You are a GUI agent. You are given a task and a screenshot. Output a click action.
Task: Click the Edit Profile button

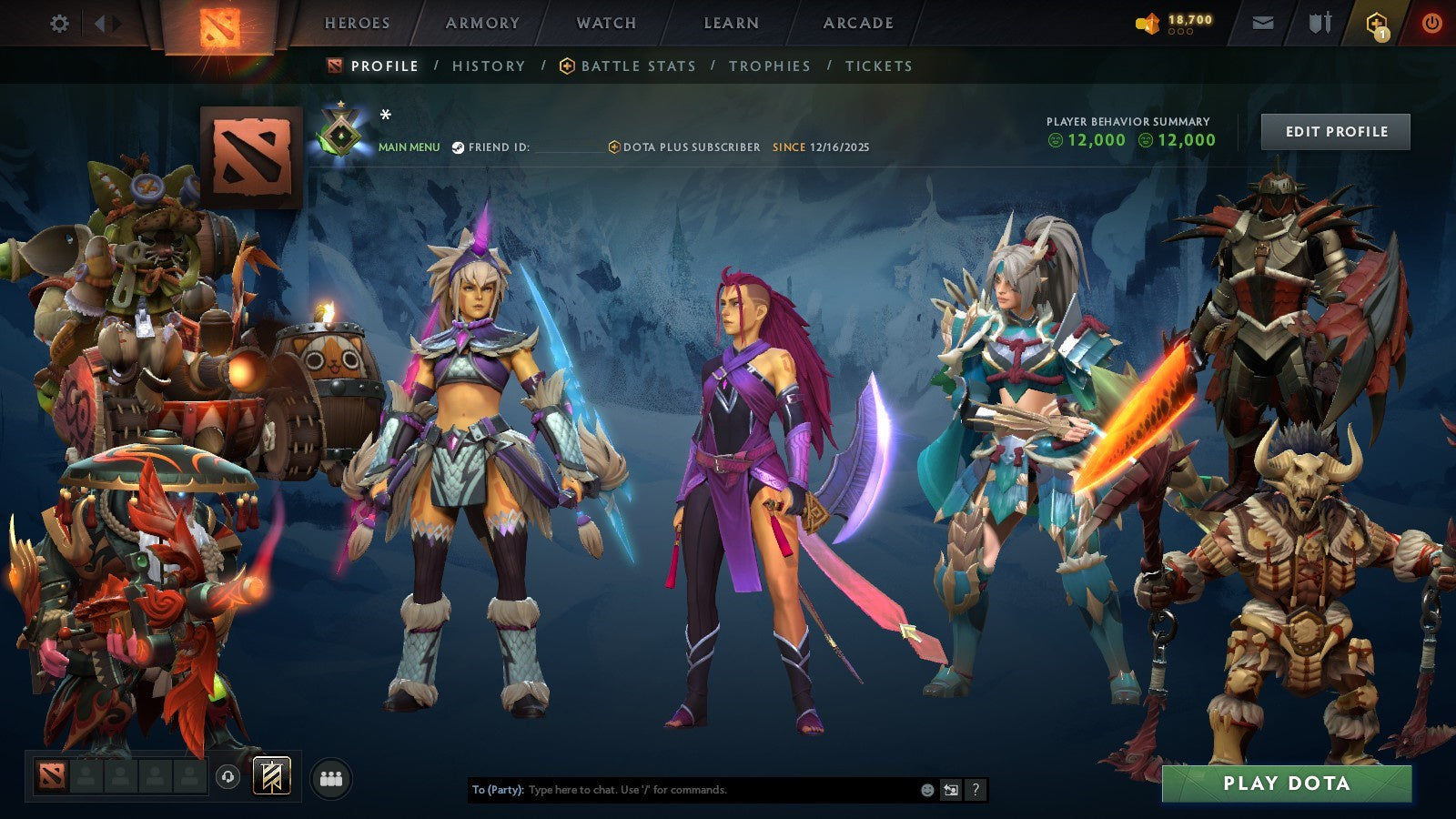[x=1334, y=131]
